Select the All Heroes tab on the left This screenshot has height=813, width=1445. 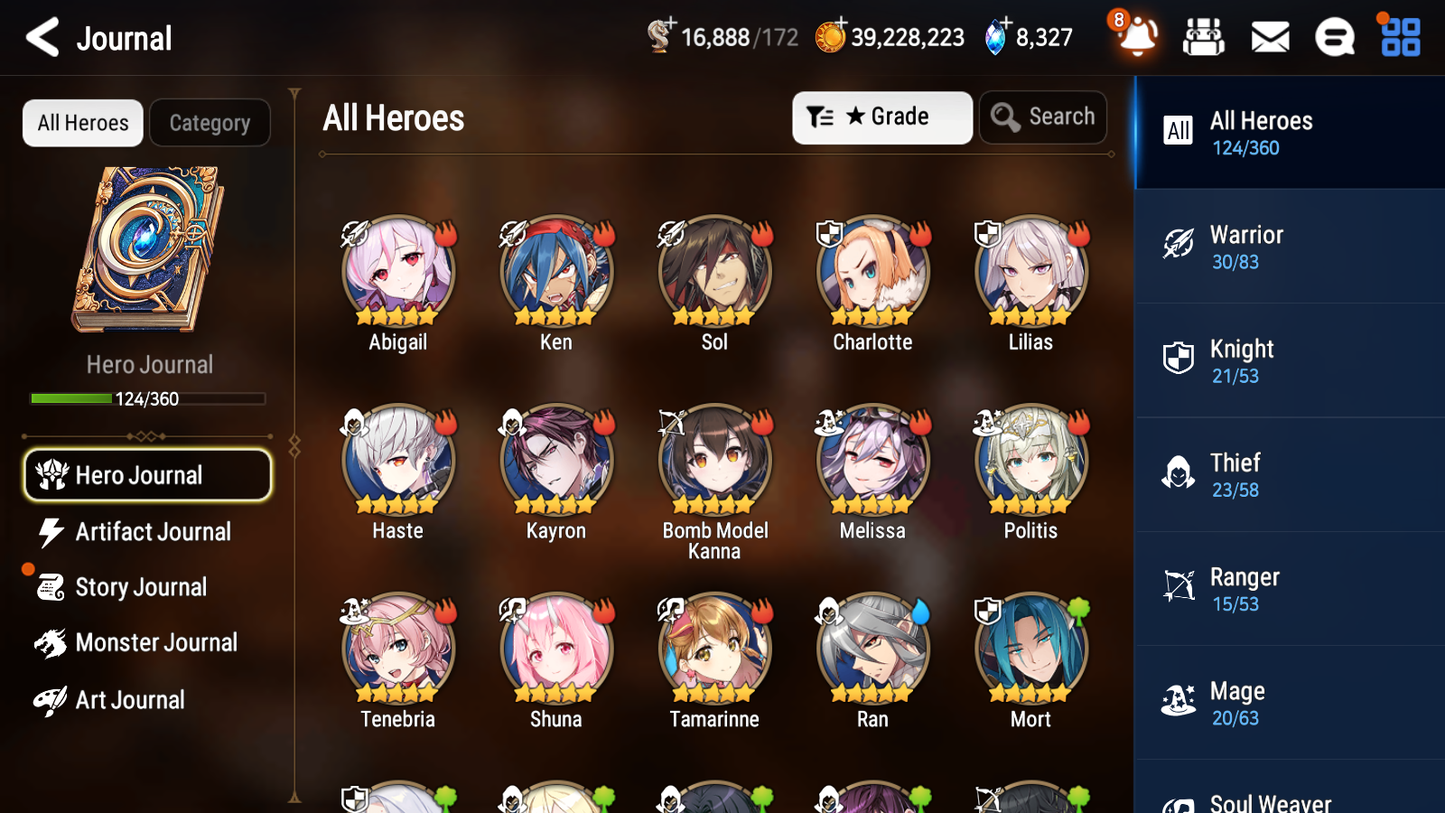82,123
